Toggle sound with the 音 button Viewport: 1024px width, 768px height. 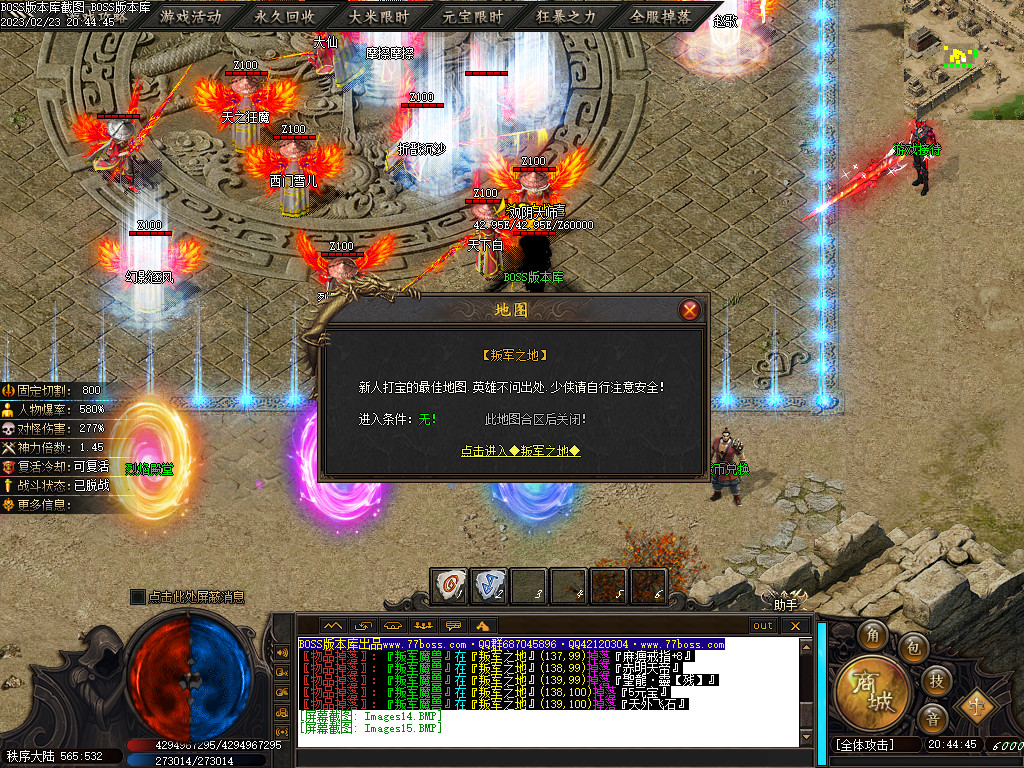pos(932,718)
